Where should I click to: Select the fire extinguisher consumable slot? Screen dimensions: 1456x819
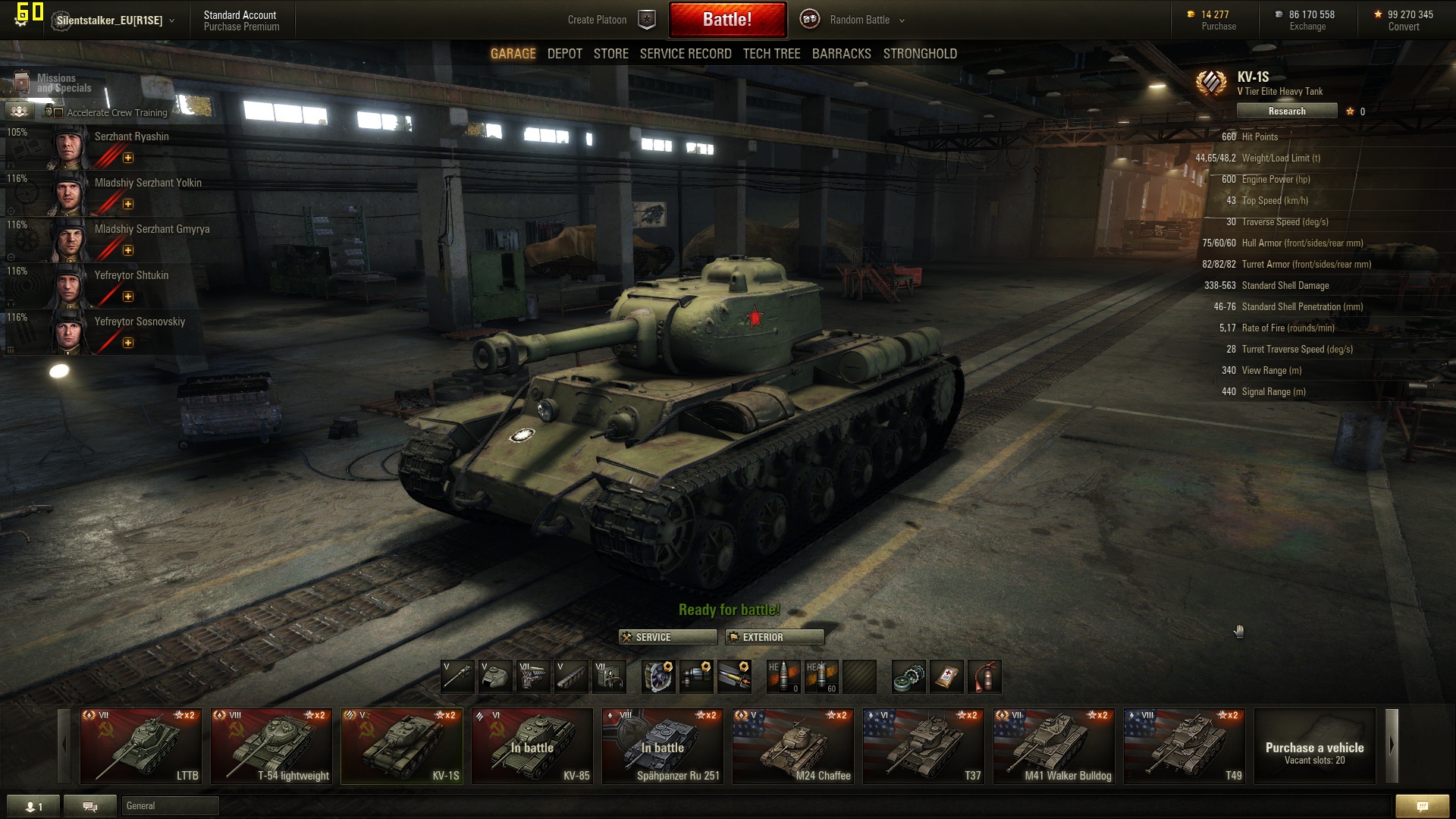click(x=984, y=676)
